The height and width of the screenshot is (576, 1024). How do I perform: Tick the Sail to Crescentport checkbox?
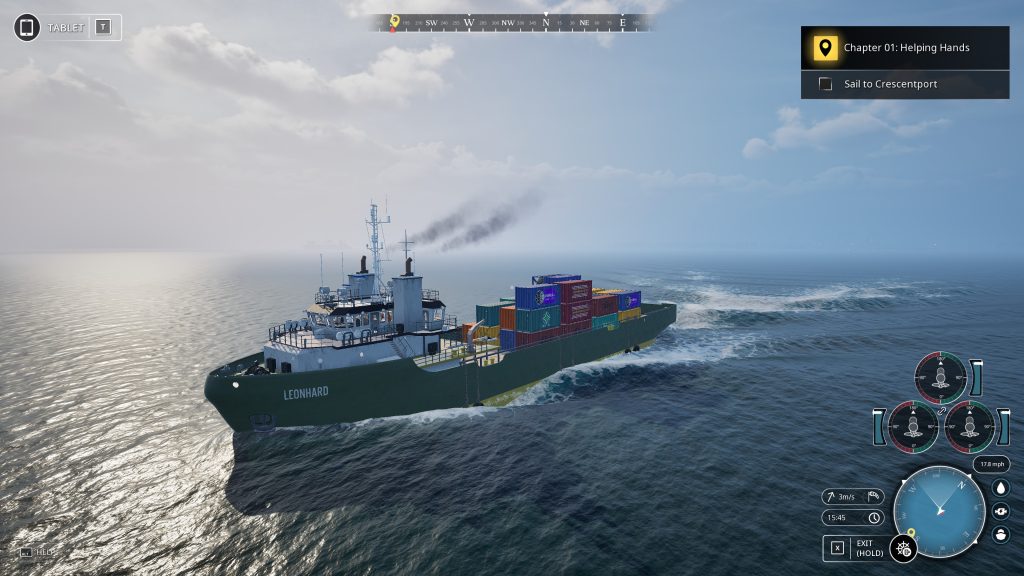(x=825, y=84)
